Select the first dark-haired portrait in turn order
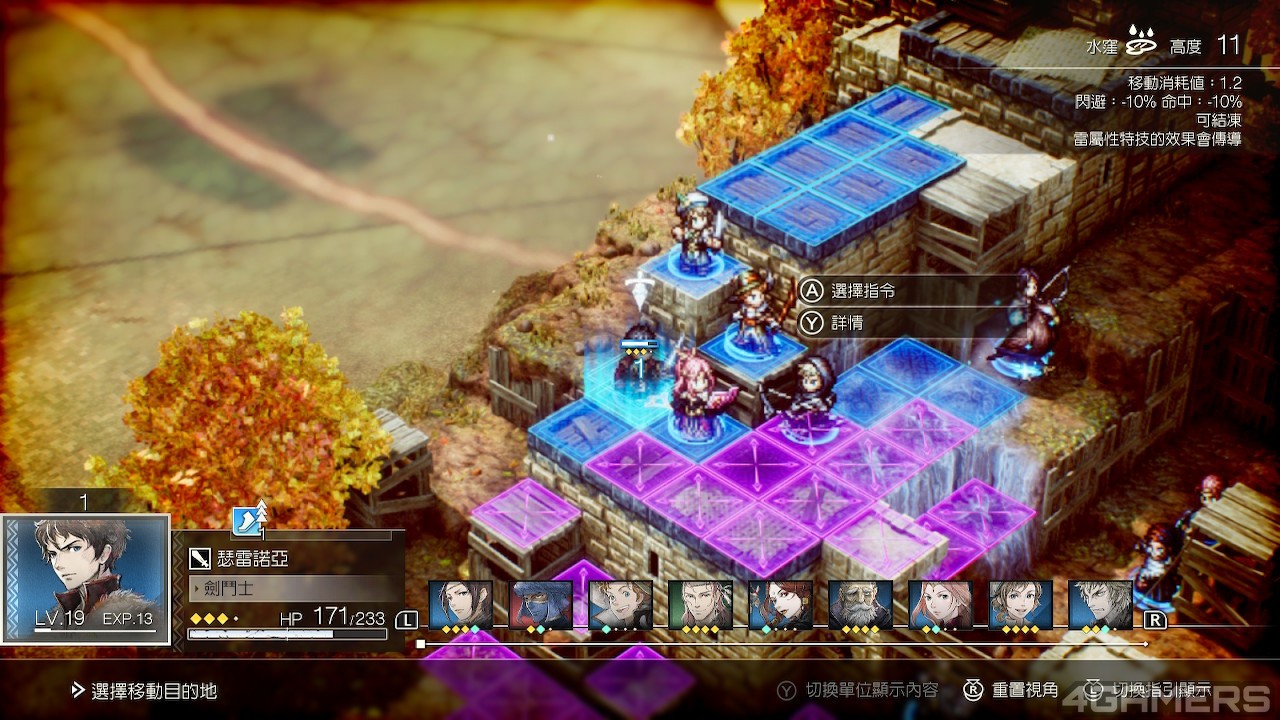Screen dimensions: 1280x720 click(x=461, y=604)
